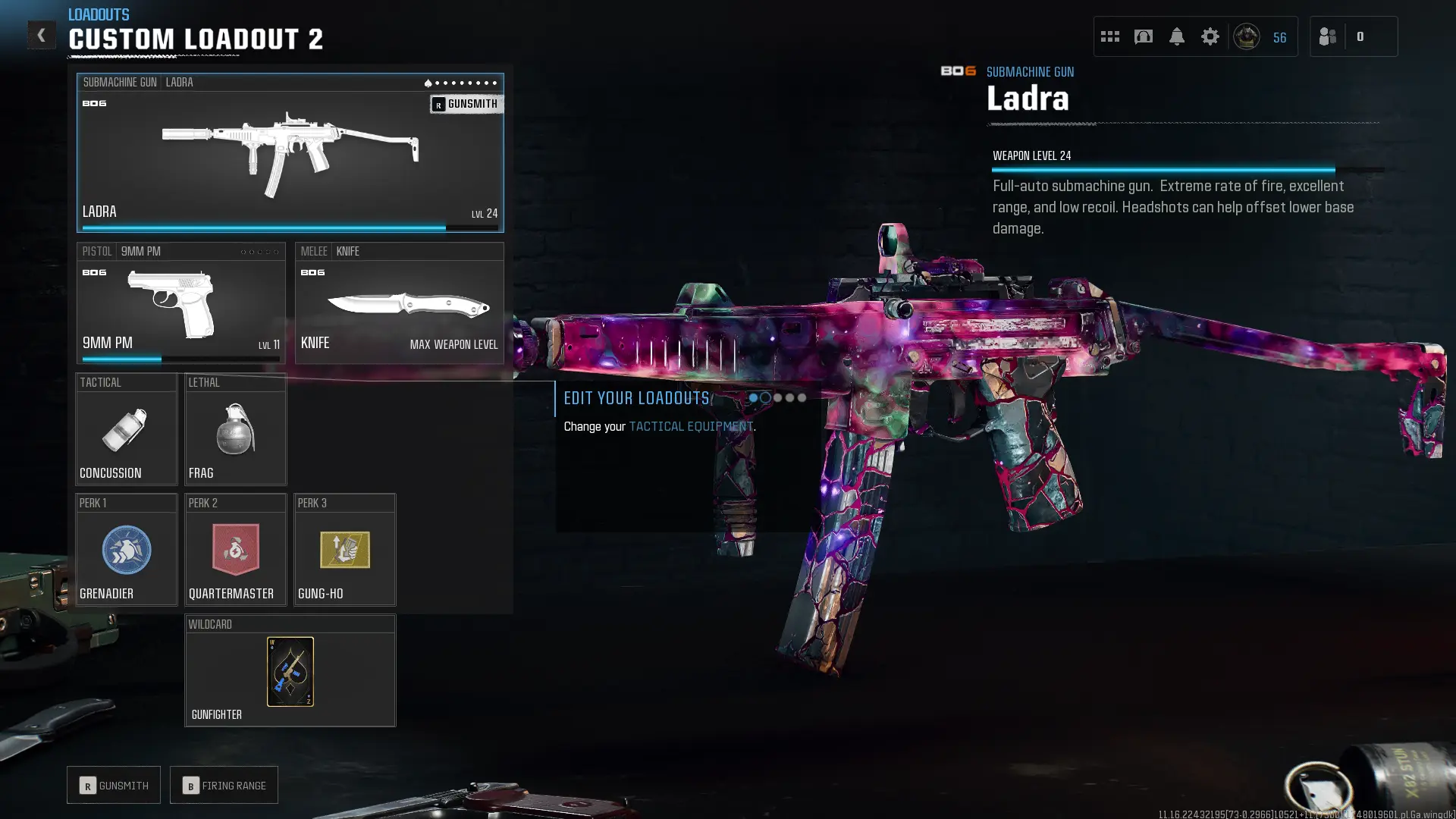Click the player emblem next to level 56

pos(1247,36)
